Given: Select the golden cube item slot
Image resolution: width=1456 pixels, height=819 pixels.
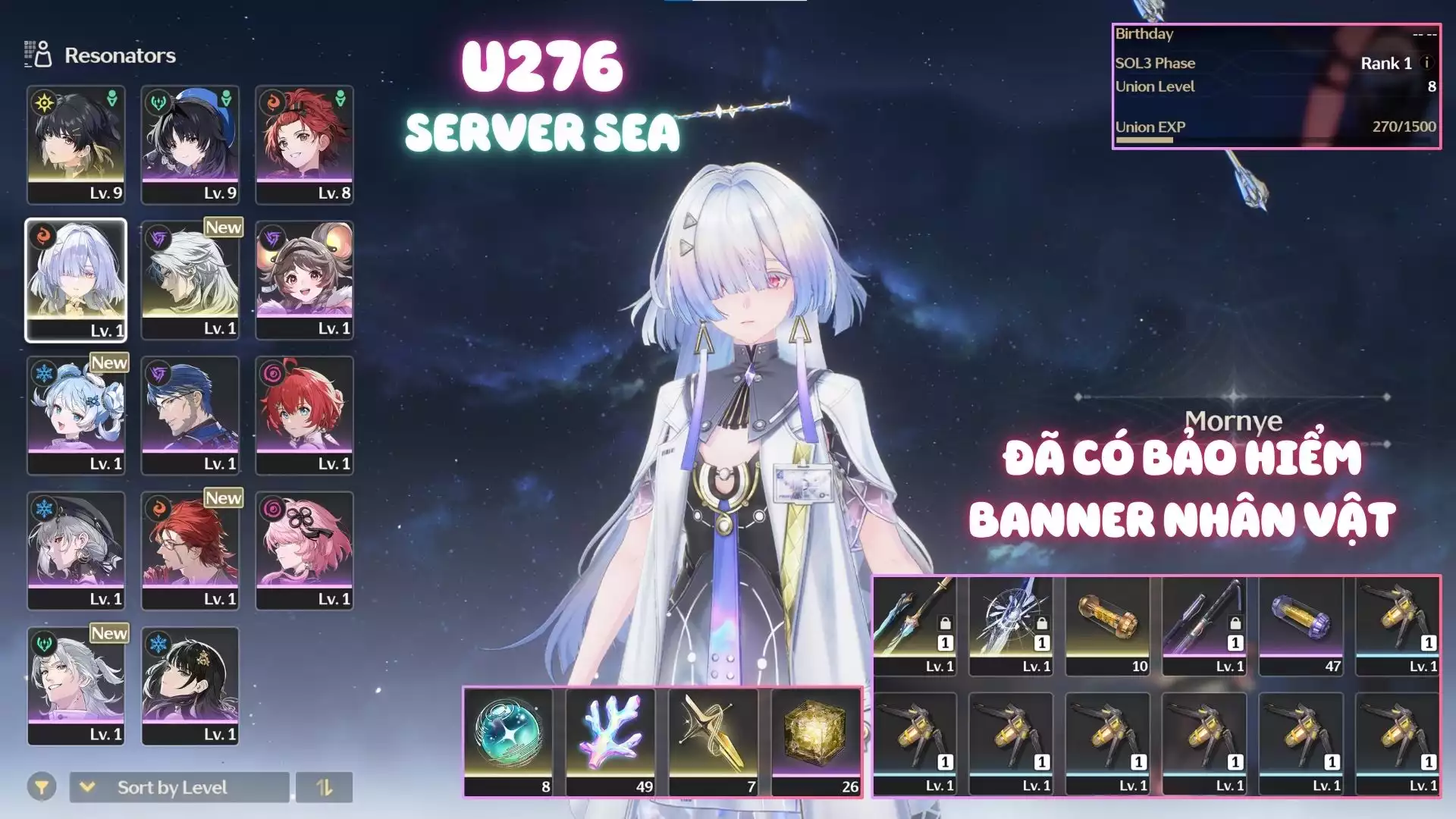Looking at the screenshot, I should coord(816,741).
